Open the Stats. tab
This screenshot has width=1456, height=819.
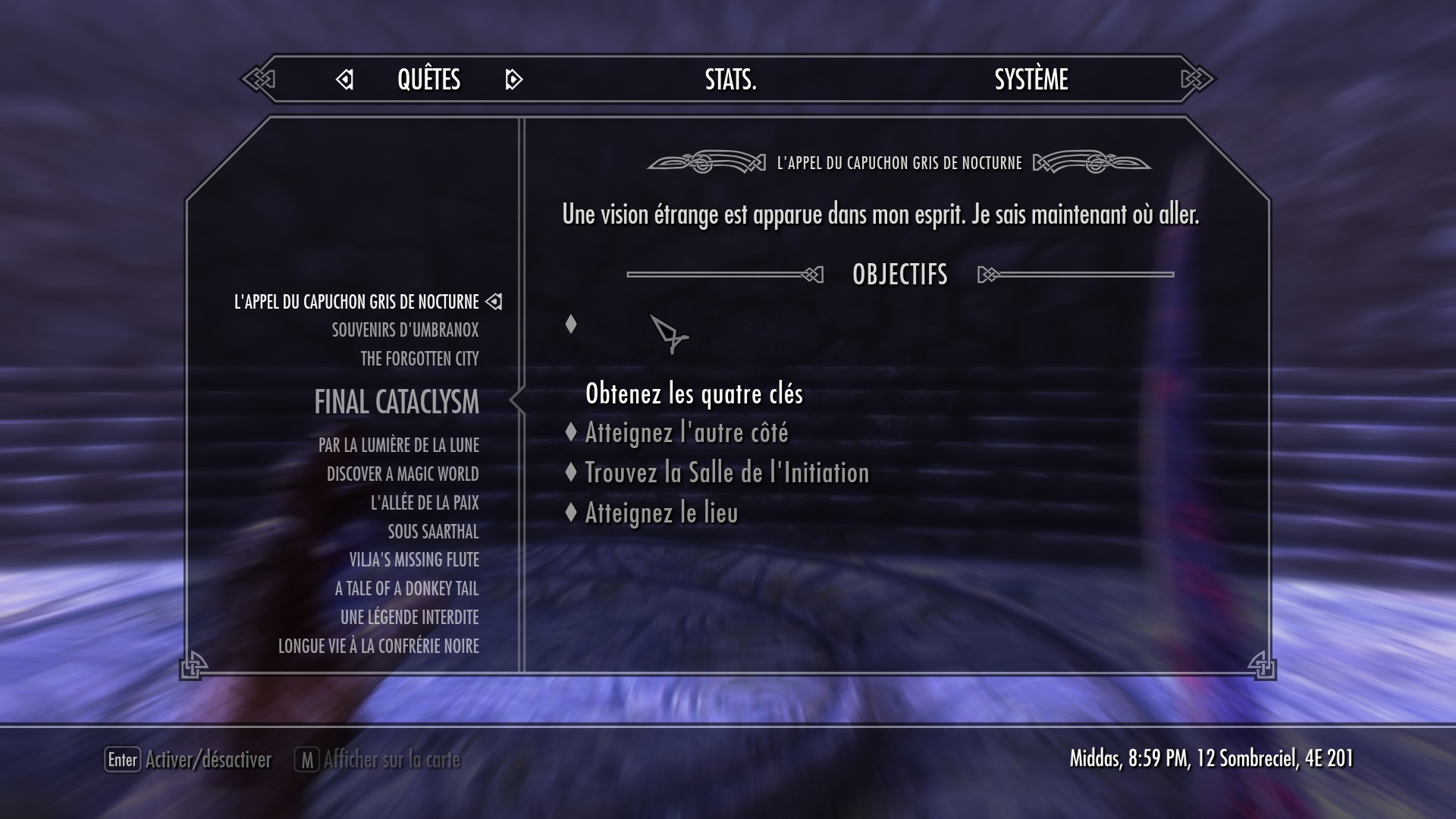[730, 79]
